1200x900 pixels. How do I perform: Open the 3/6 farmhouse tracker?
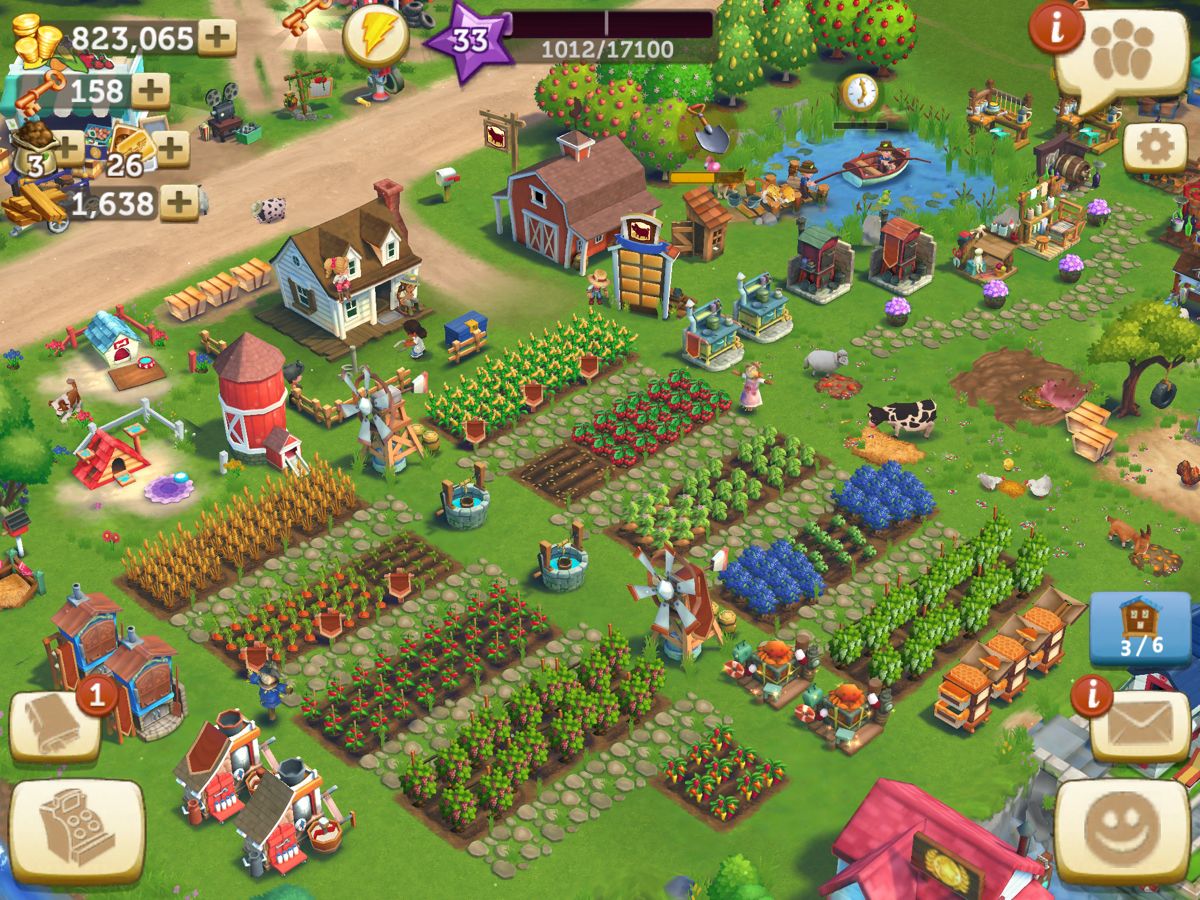[x=1140, y=628]
